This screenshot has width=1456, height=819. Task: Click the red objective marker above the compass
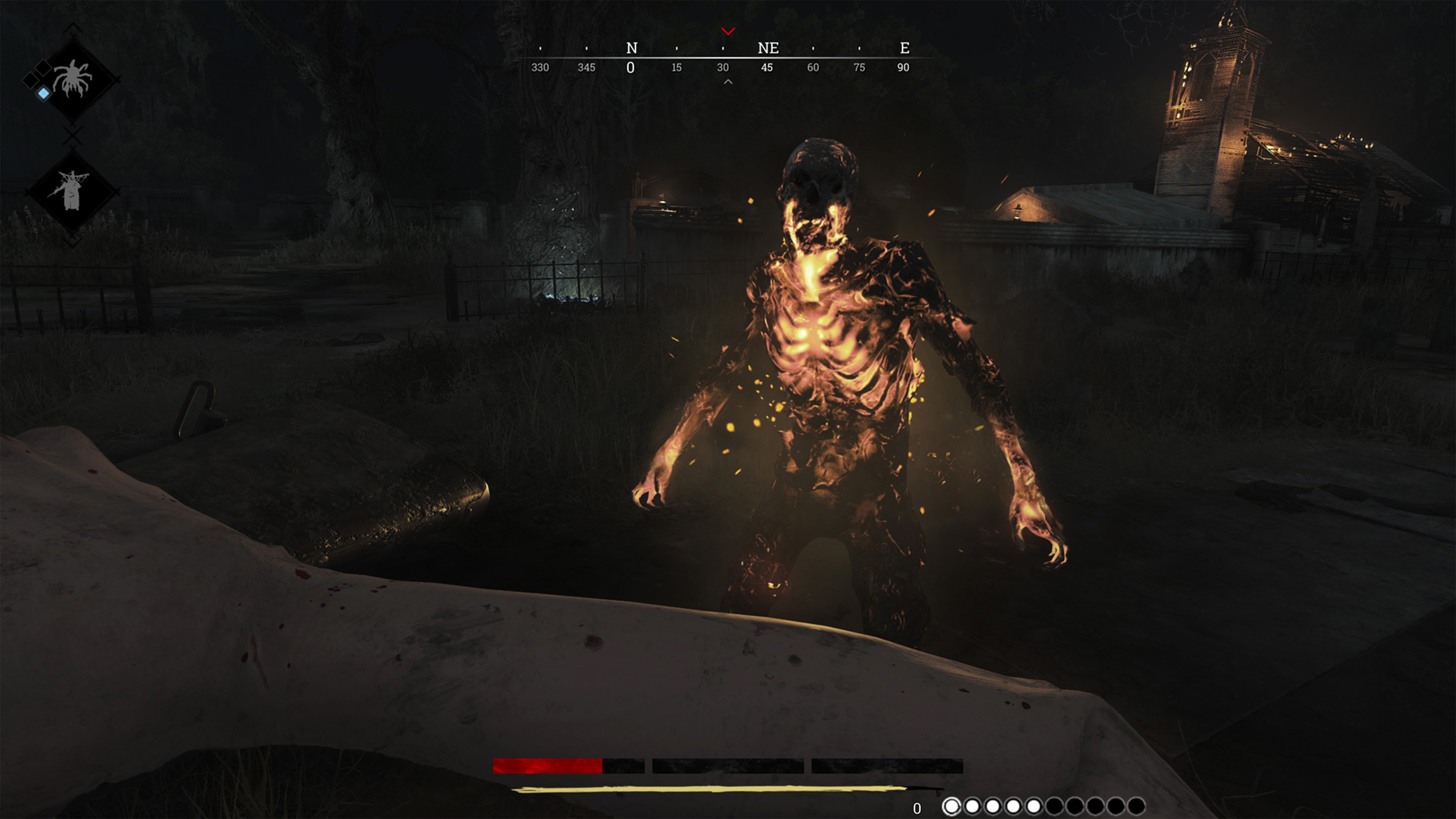point(728,31)
